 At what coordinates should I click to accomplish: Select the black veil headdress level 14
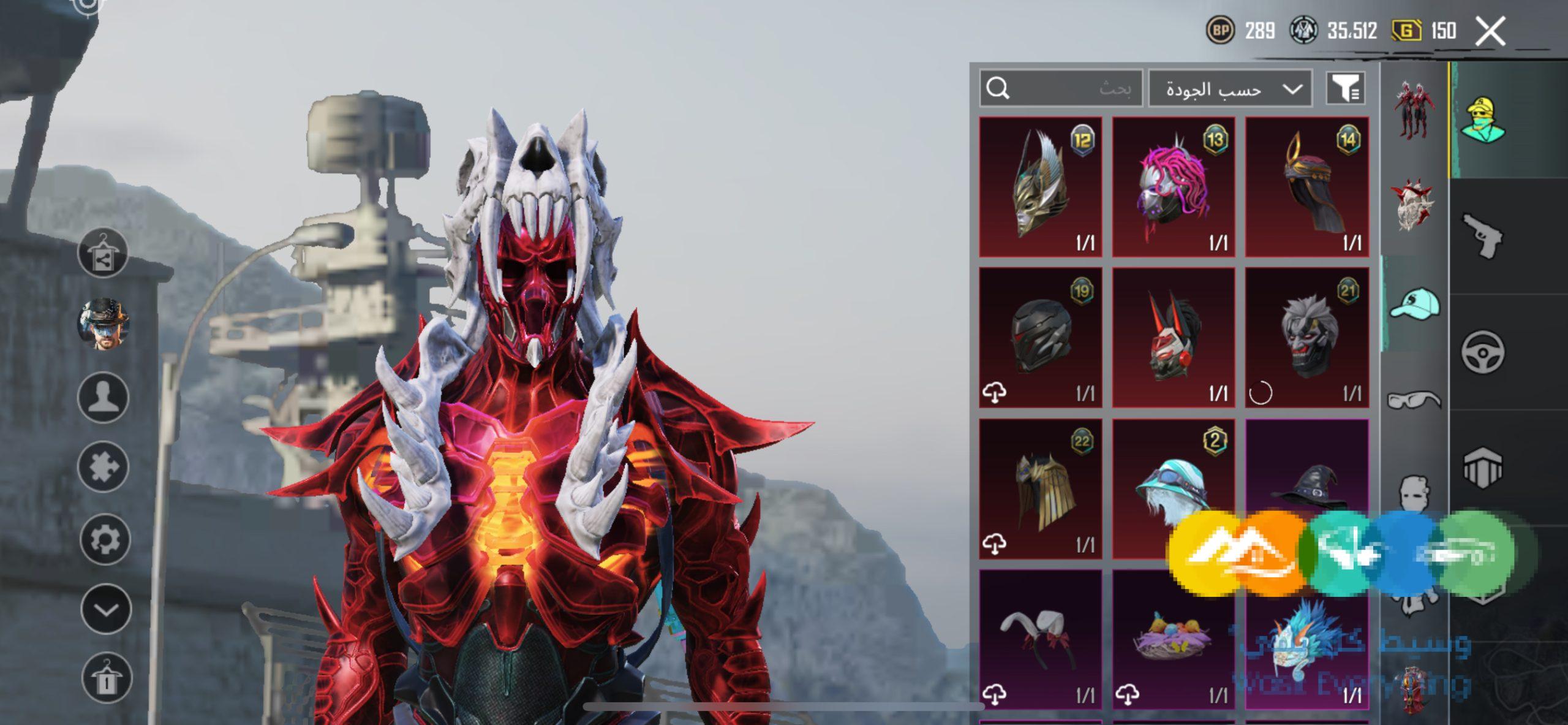point(1307,187)
